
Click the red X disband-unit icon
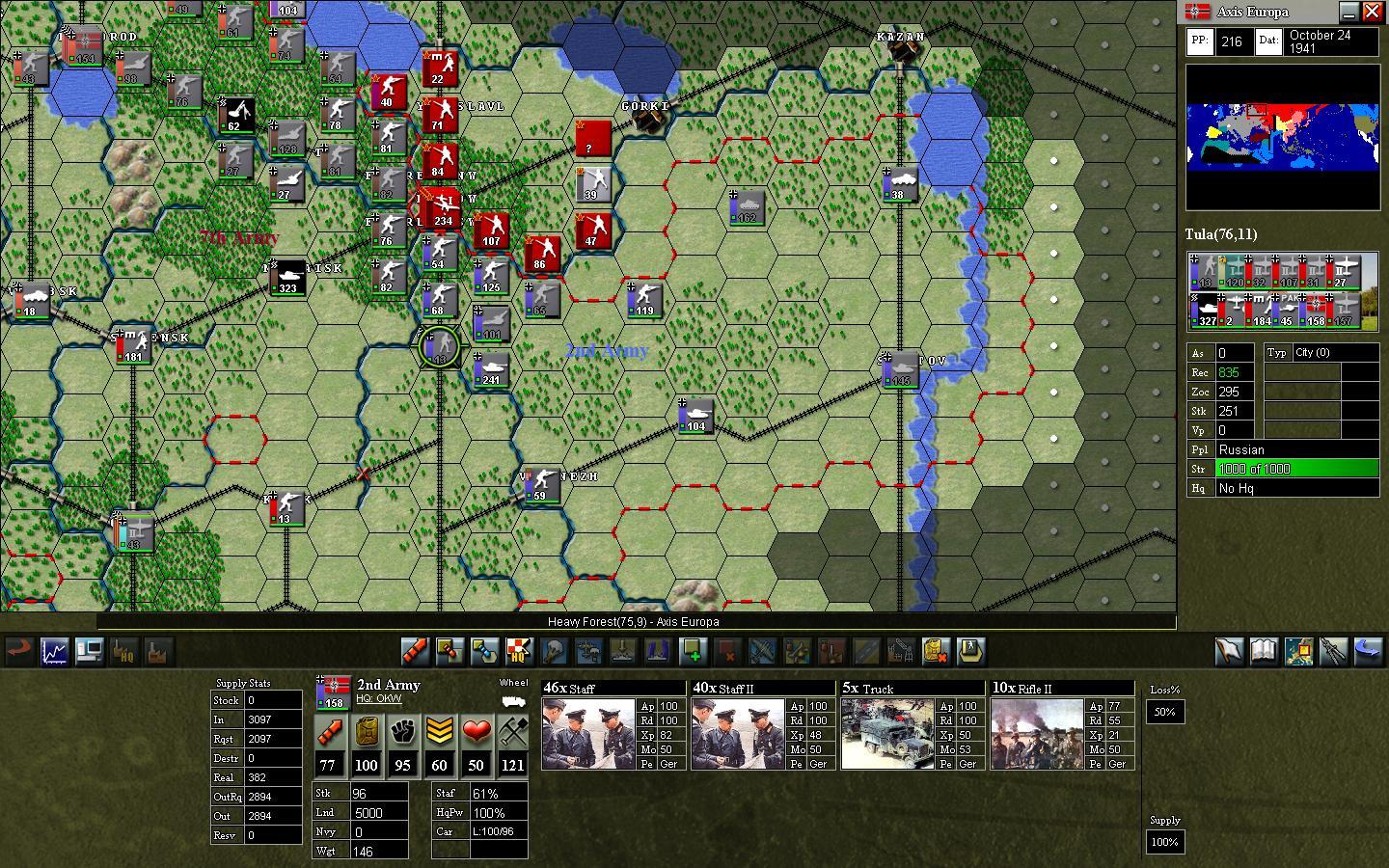click(x=729, y=652)
